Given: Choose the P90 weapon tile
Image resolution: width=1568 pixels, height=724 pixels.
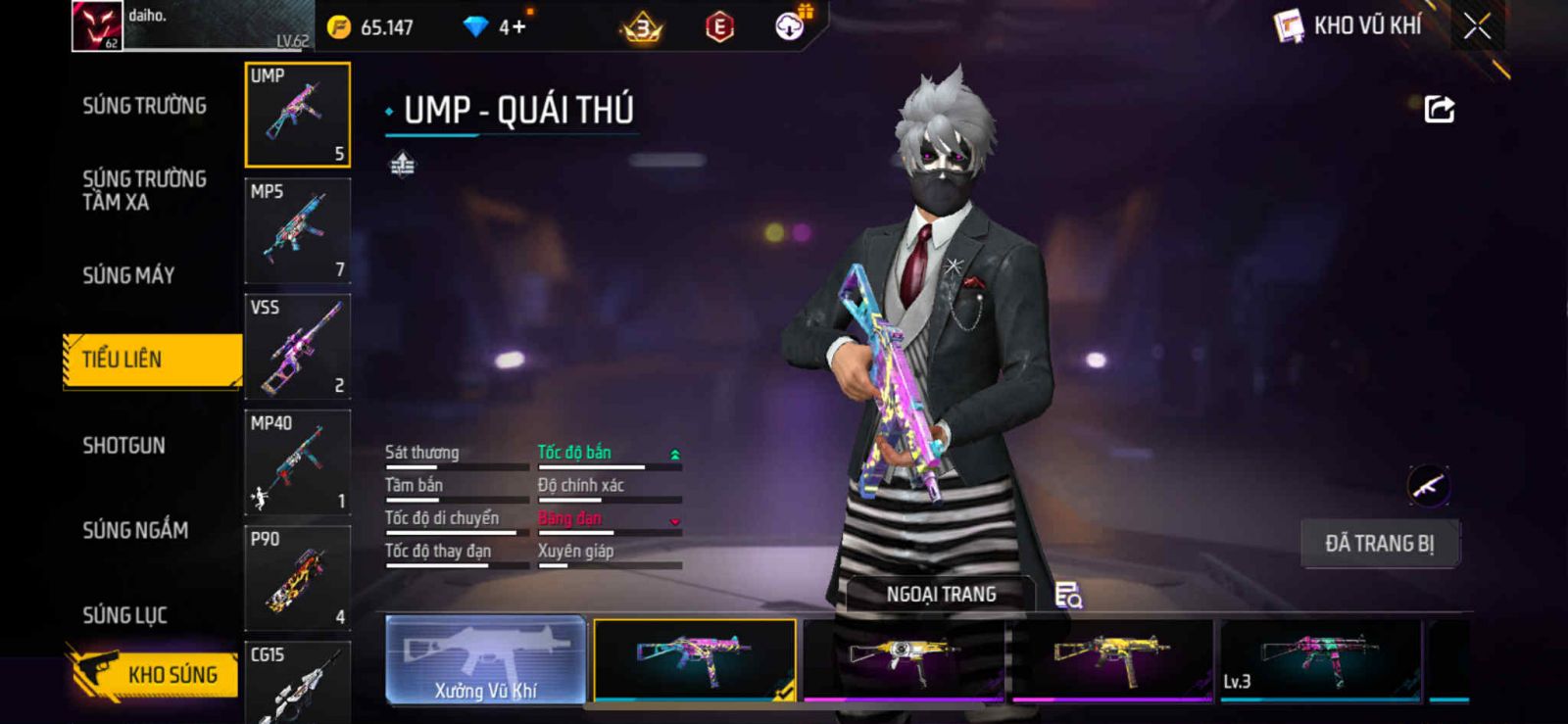Looking at the screenshot, I should tap(297, 578).
